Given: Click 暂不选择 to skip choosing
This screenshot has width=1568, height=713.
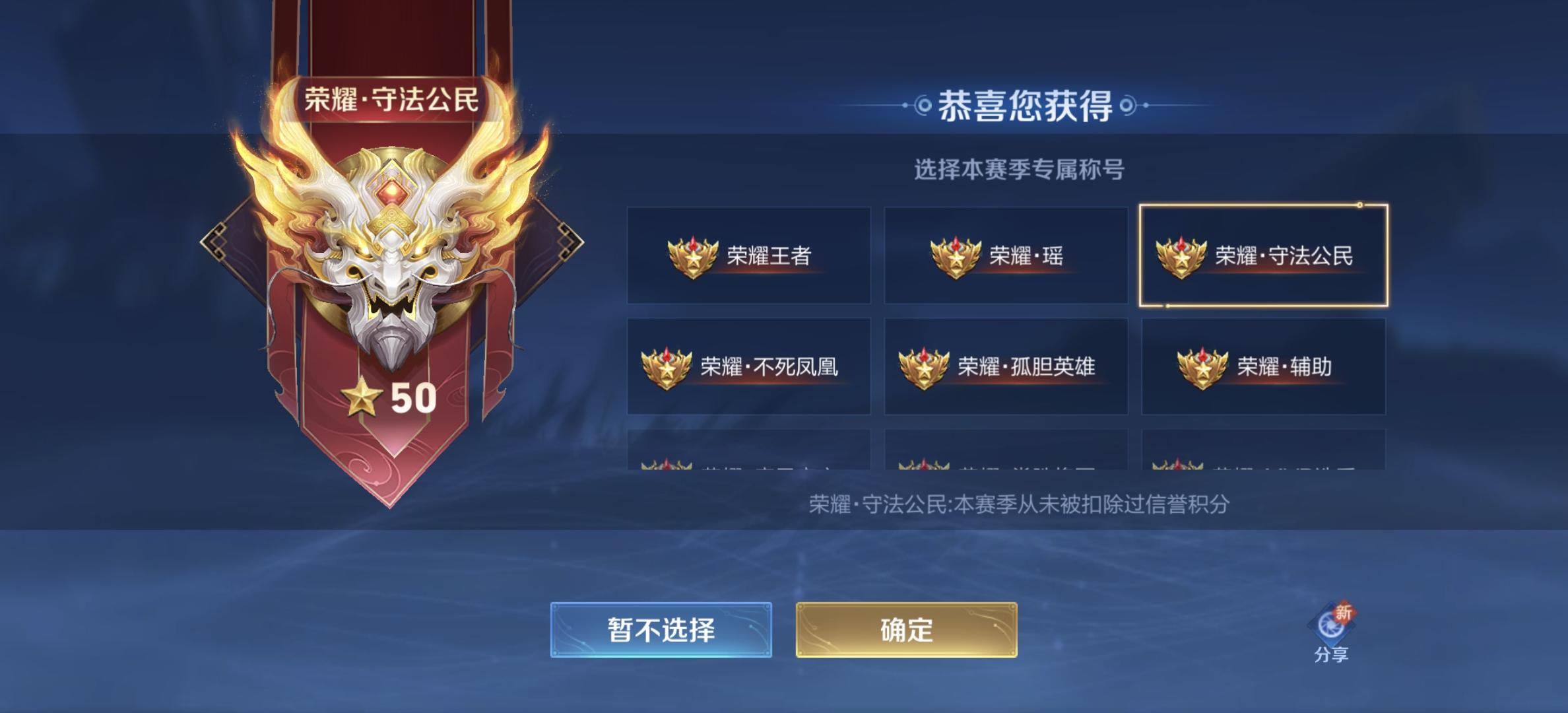Looking at the screenshot, I should pyautogui.click(x=661, y=630).
